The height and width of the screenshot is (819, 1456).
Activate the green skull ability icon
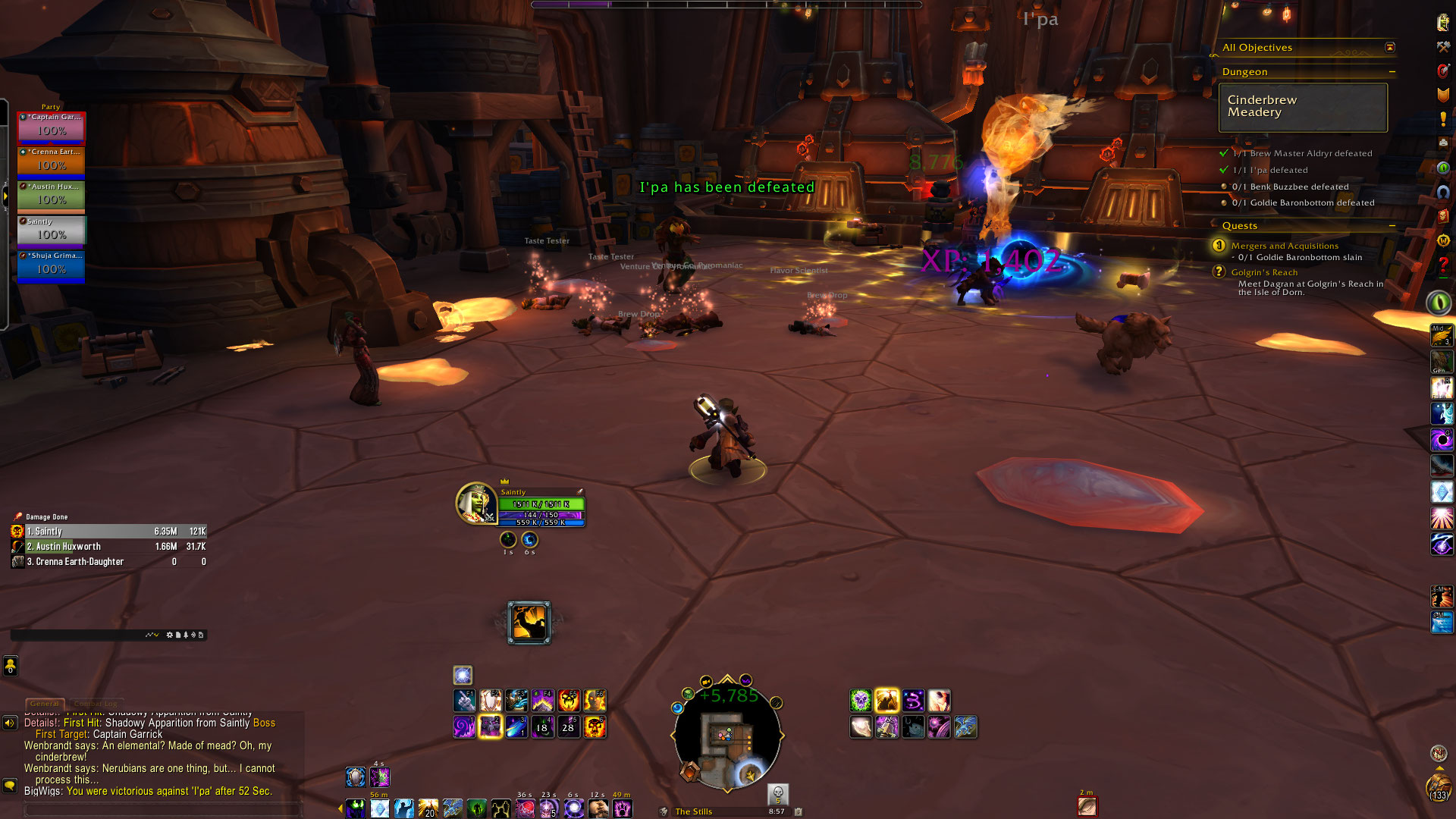point(861,701)
